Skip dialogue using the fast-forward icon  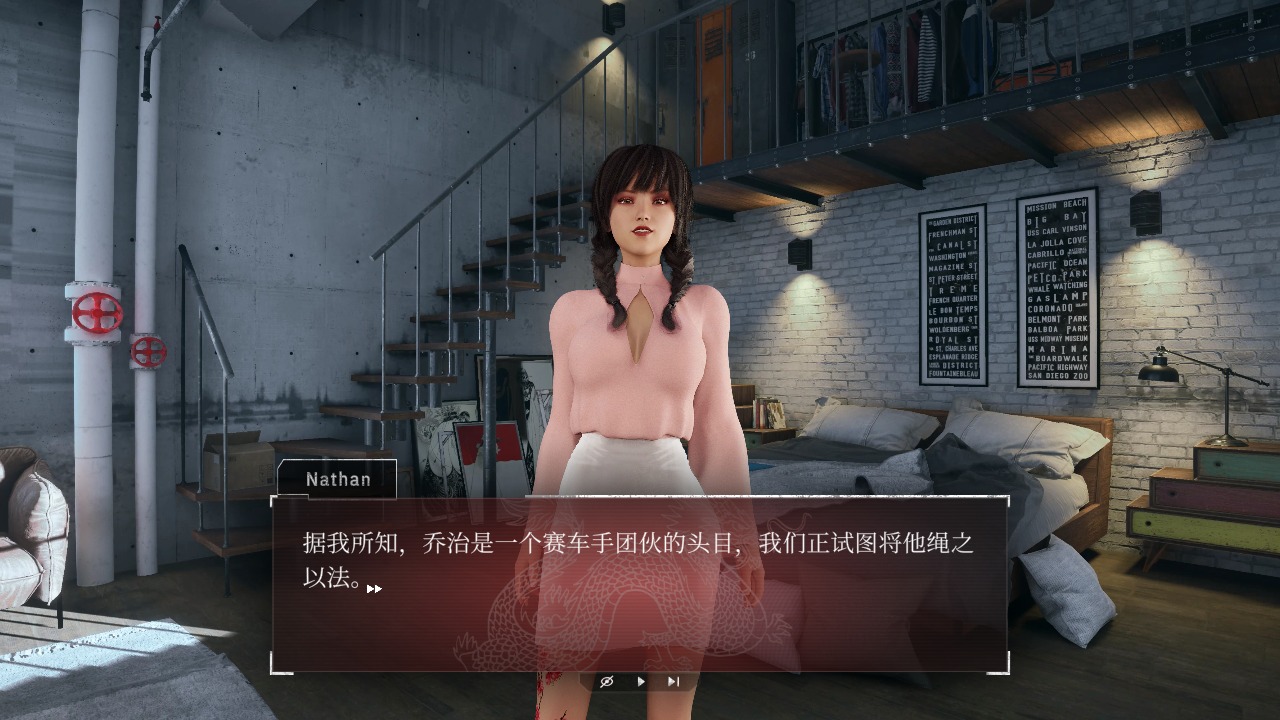click(672, 681)
